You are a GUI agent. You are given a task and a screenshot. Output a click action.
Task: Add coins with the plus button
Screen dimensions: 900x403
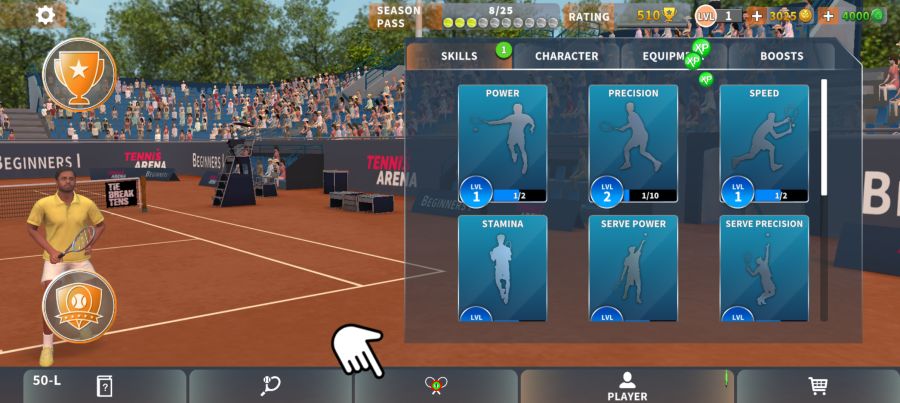757,16
